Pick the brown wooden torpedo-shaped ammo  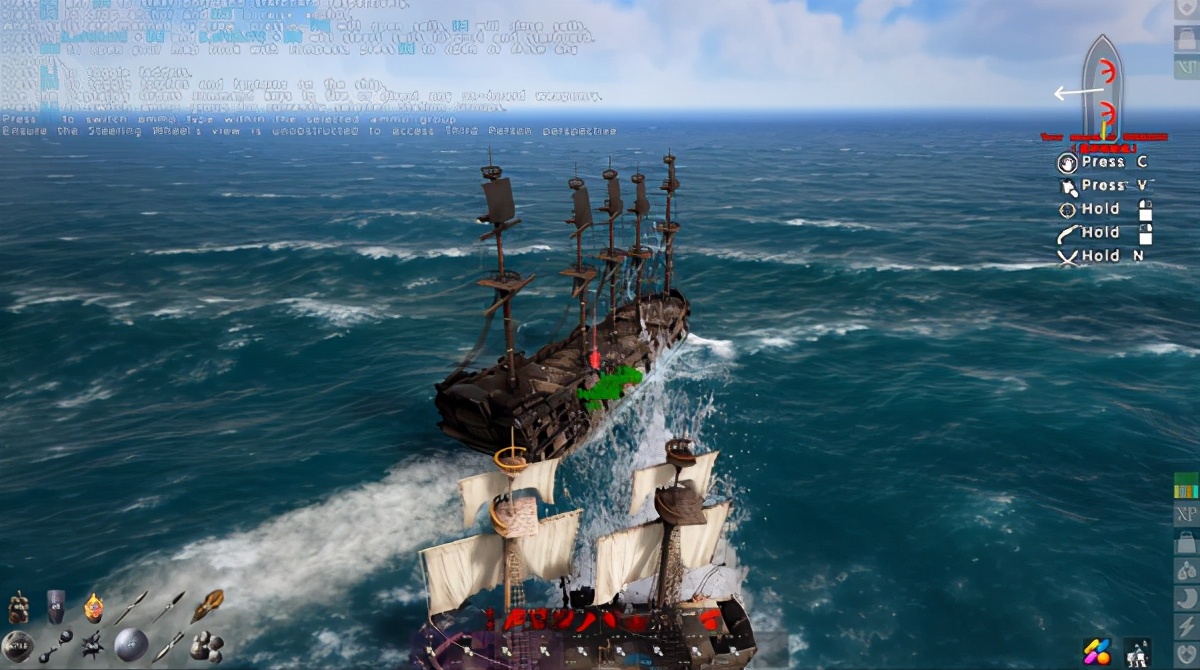pyautogui.click(x=207, y=605)
